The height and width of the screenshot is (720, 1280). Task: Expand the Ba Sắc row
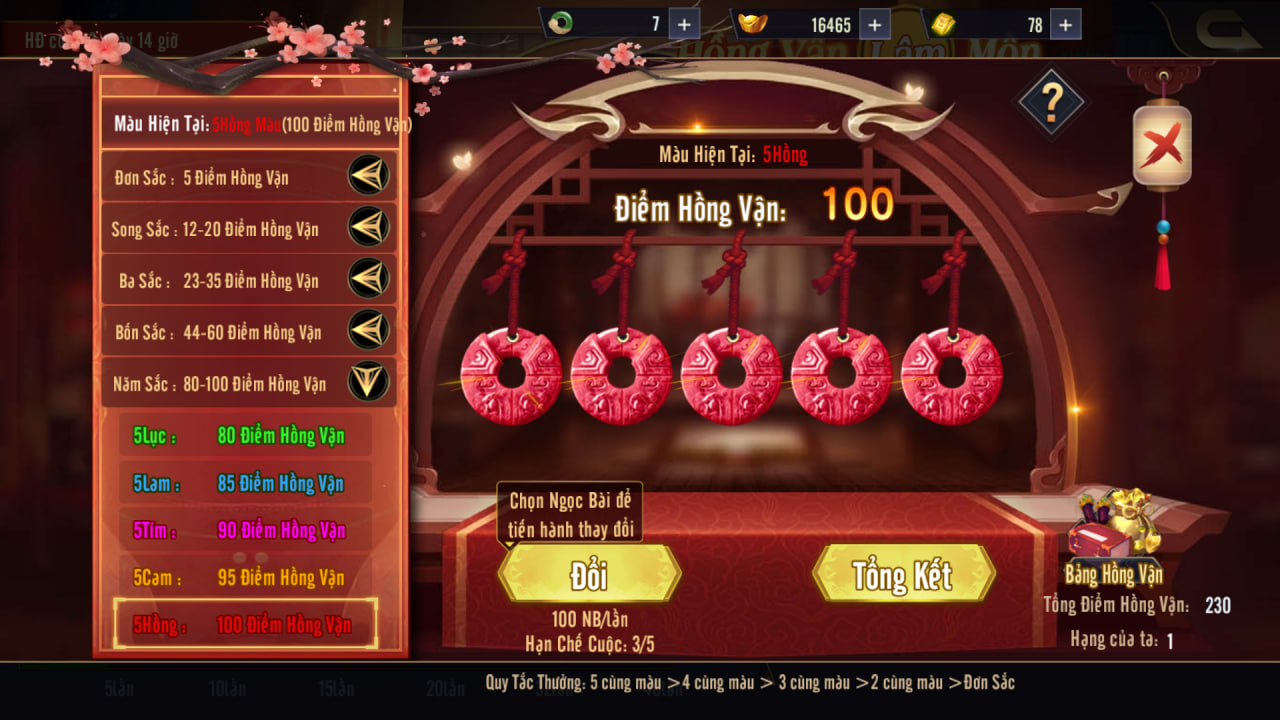point(368,280)
